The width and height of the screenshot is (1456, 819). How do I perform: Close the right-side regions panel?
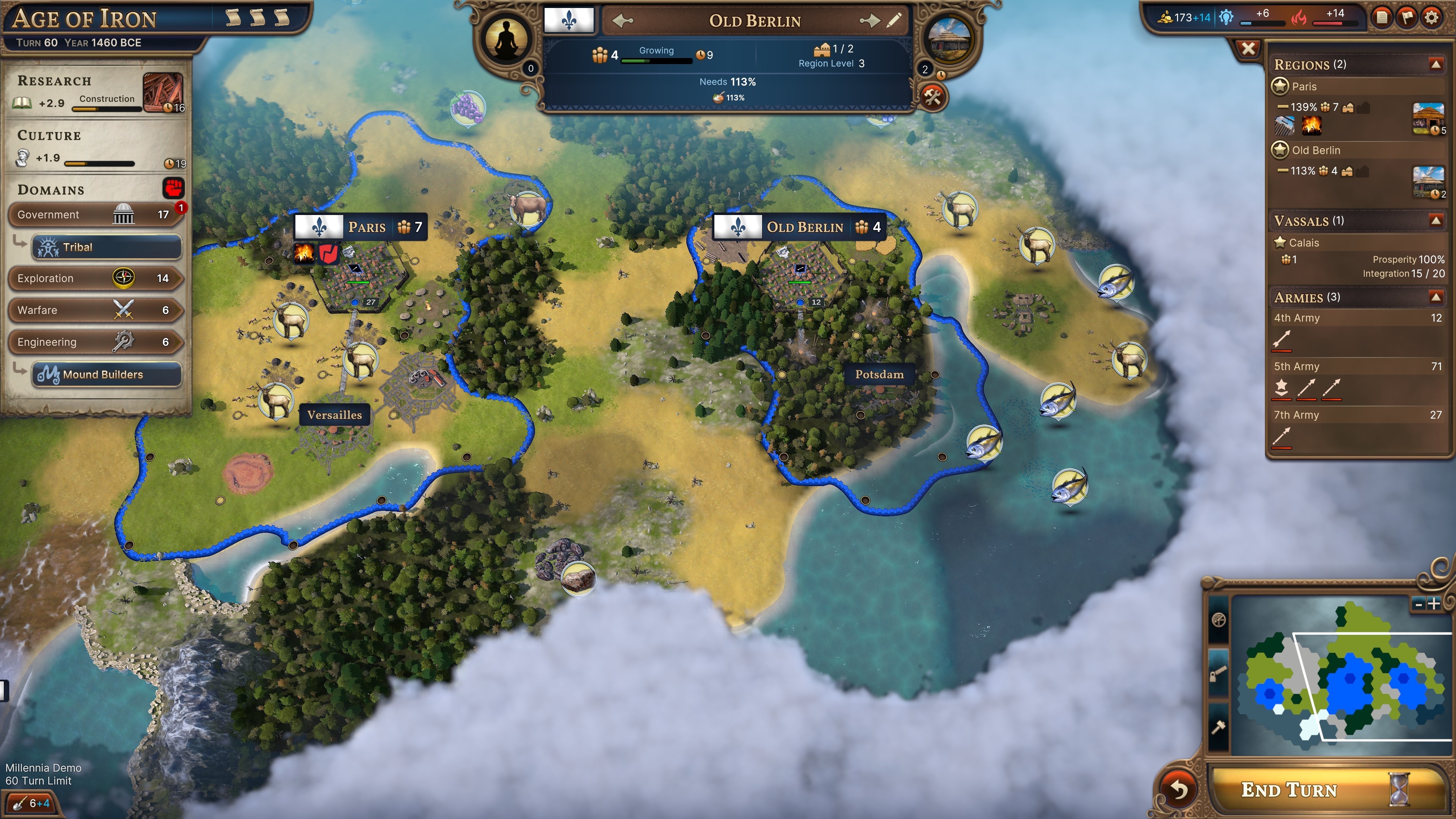[1249, 48]
